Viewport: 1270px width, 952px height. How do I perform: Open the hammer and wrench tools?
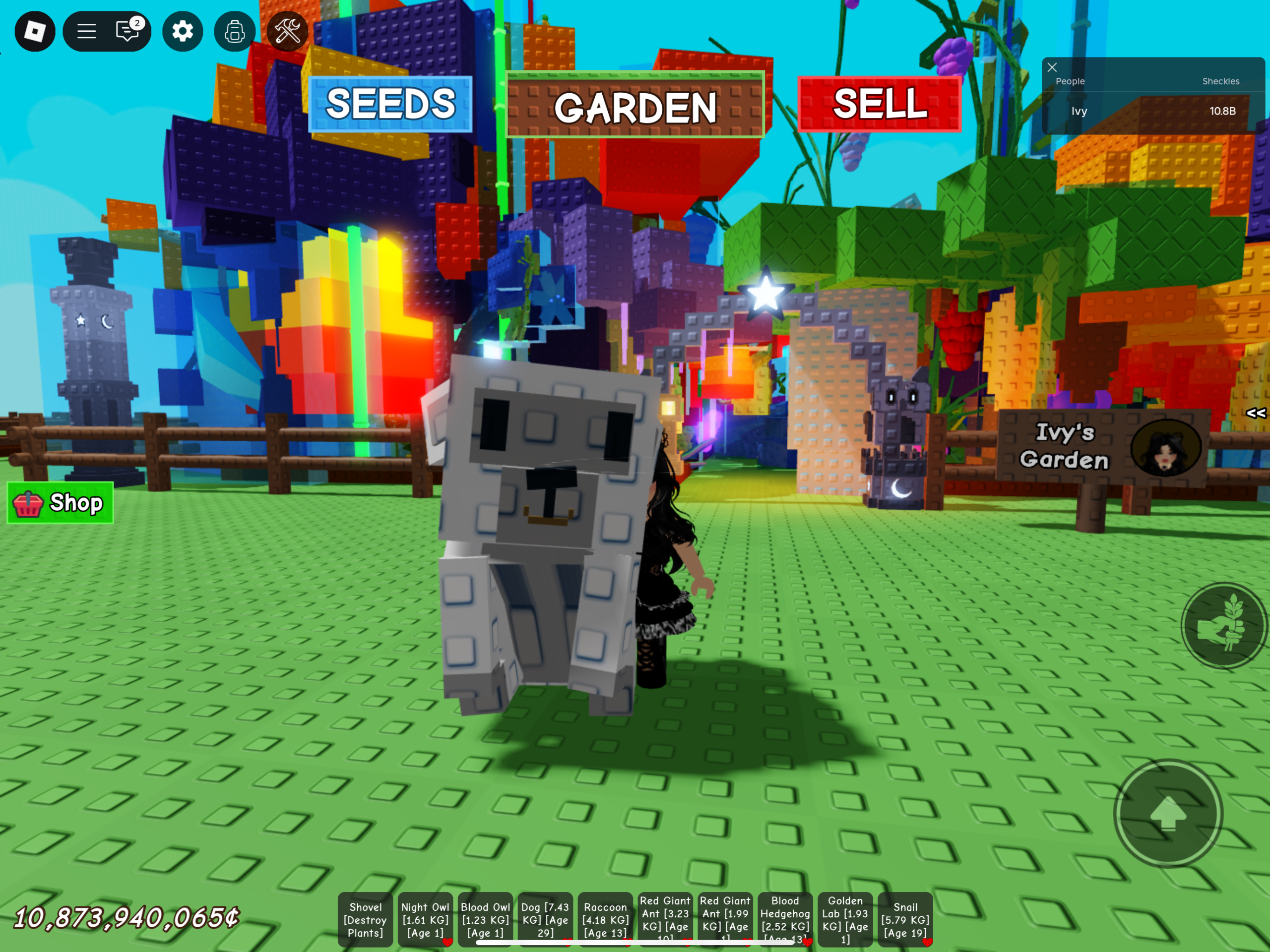click(287, 31)
